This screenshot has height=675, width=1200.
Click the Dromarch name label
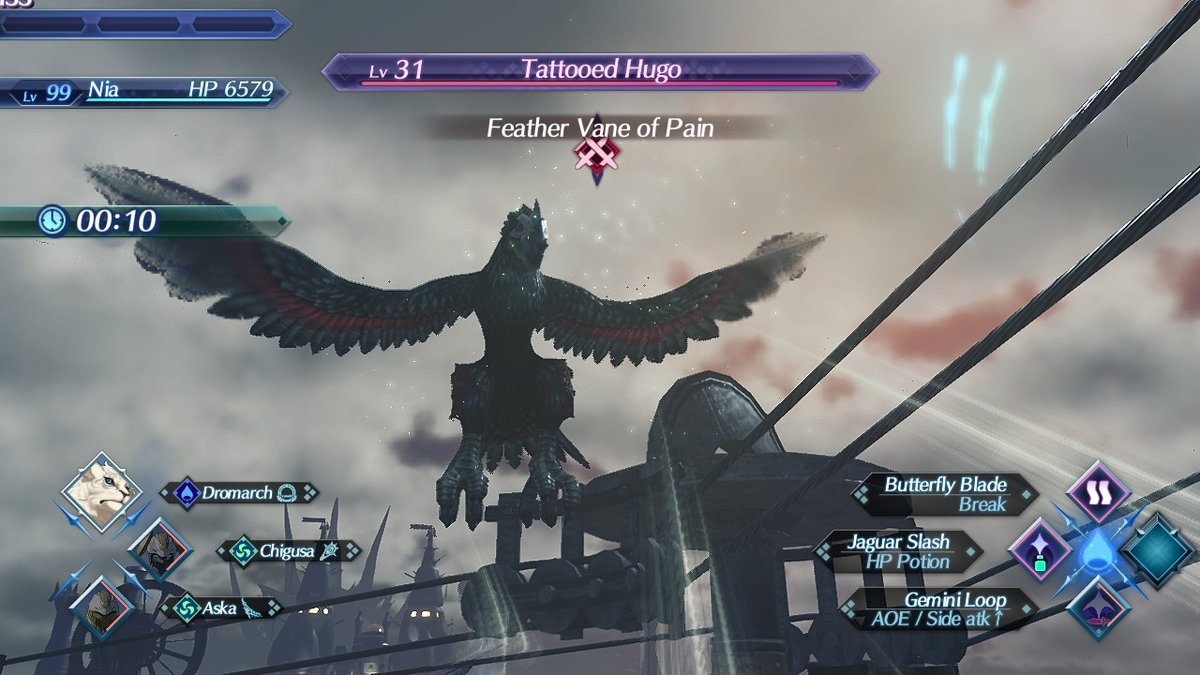tap(239, 493)
